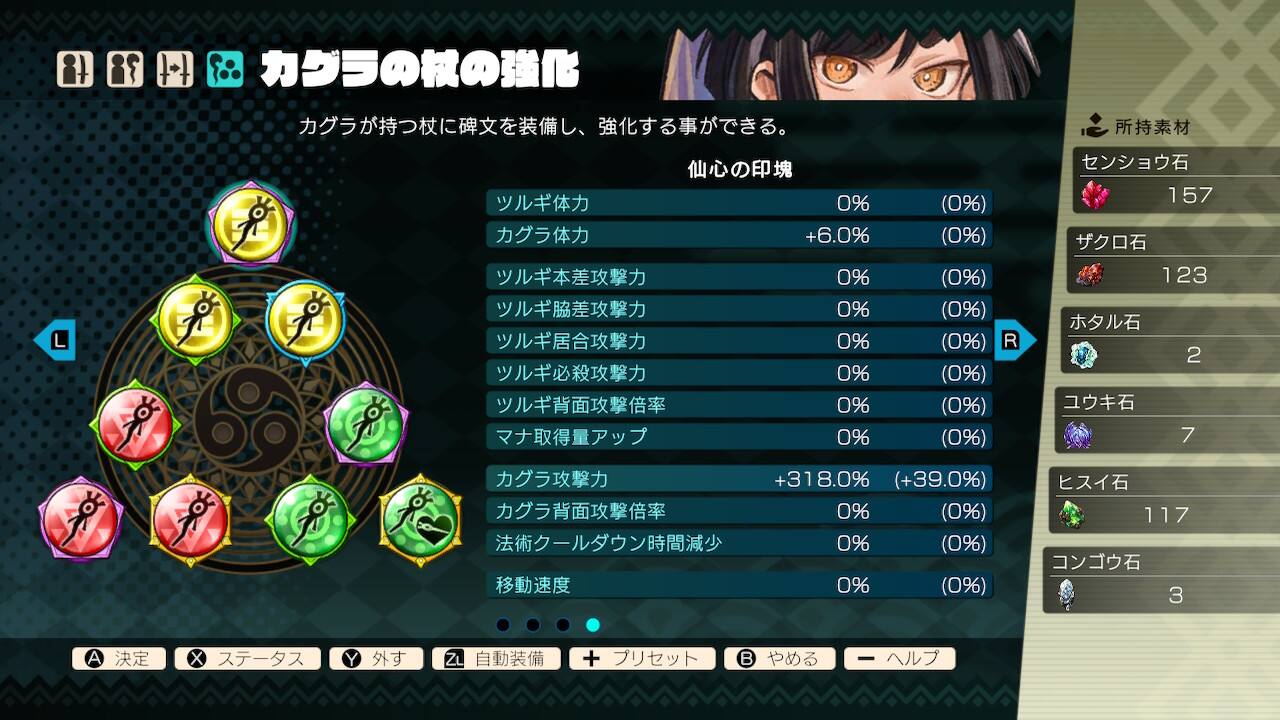Select the red inscription with purple frame
This screenshot has height=720, width=1280.
pos(80,520)
